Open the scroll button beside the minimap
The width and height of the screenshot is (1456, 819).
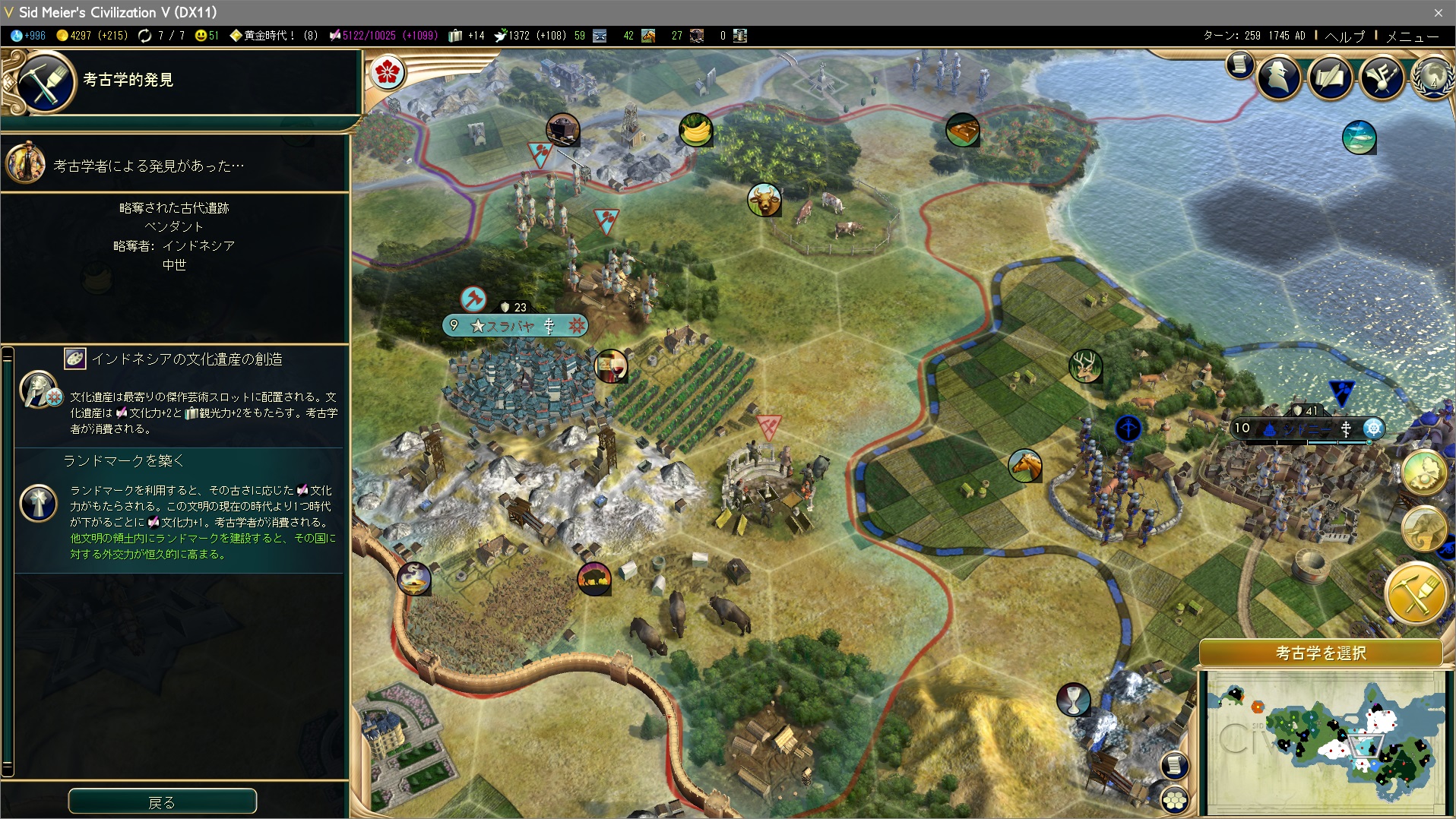(x=1175, y=764)
